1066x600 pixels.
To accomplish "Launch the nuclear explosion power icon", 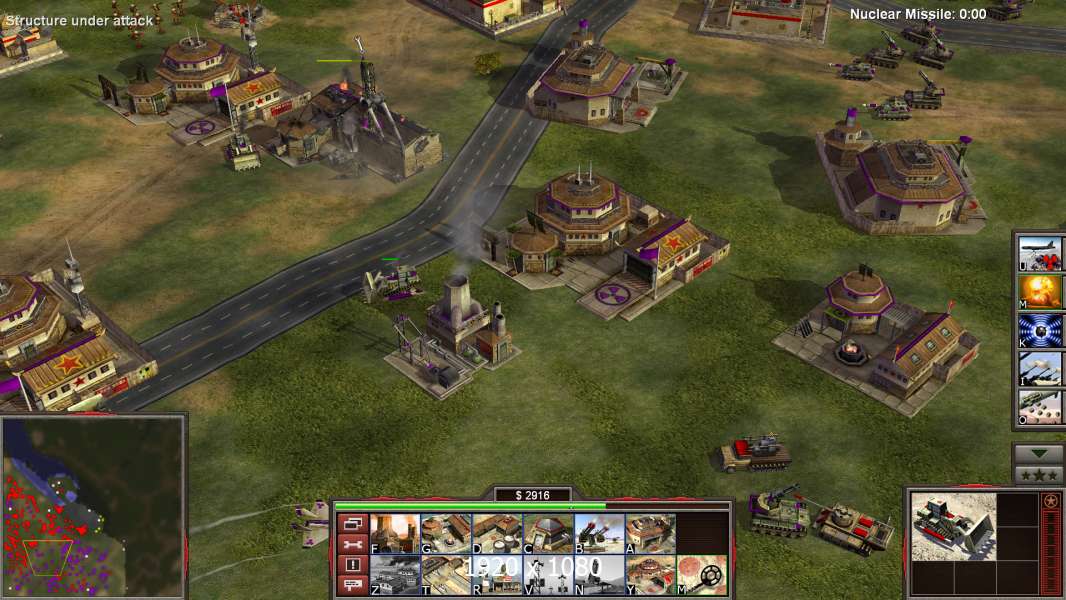I will click(x=1040, y=291).
